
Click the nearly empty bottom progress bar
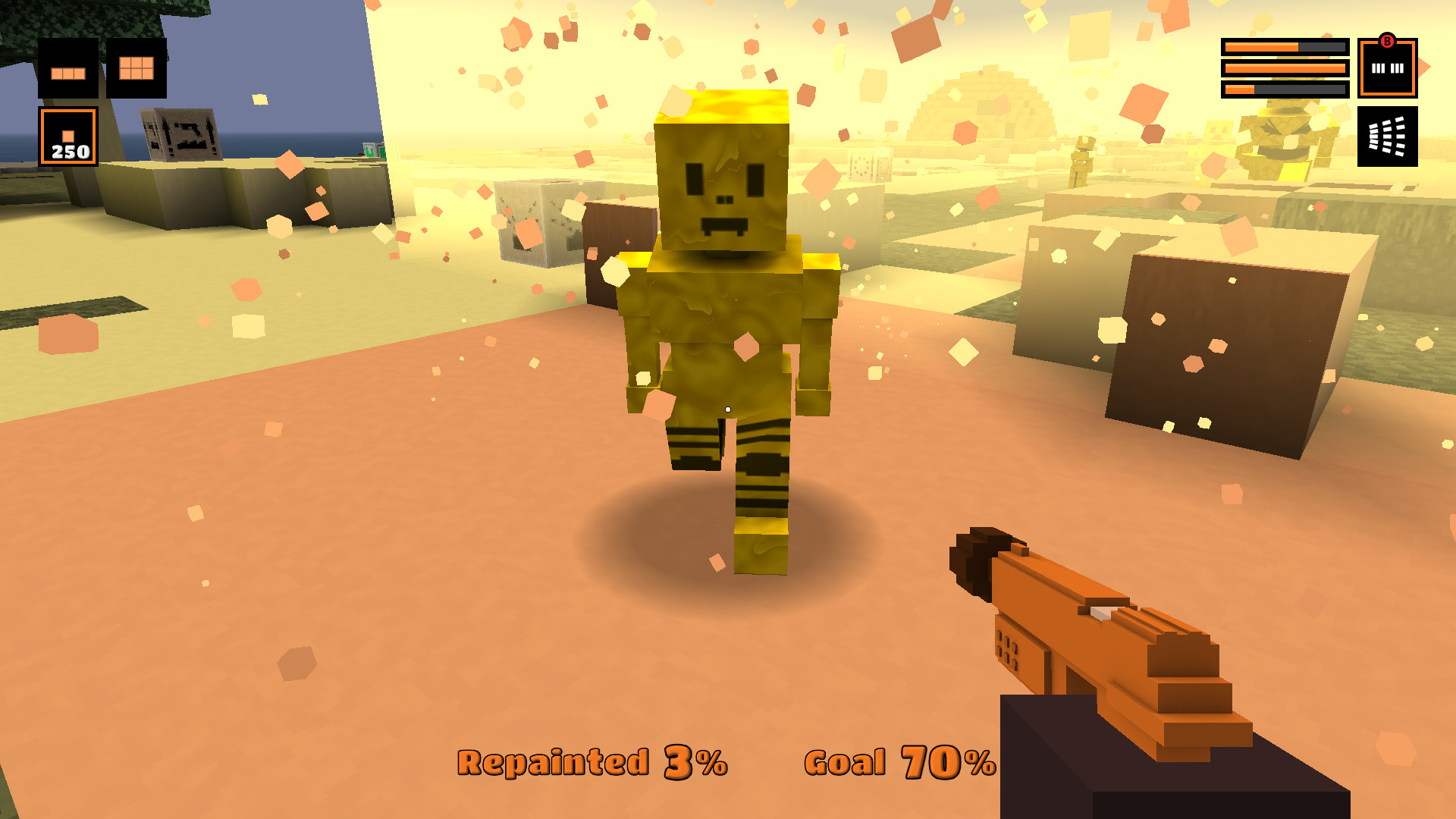1285,89
